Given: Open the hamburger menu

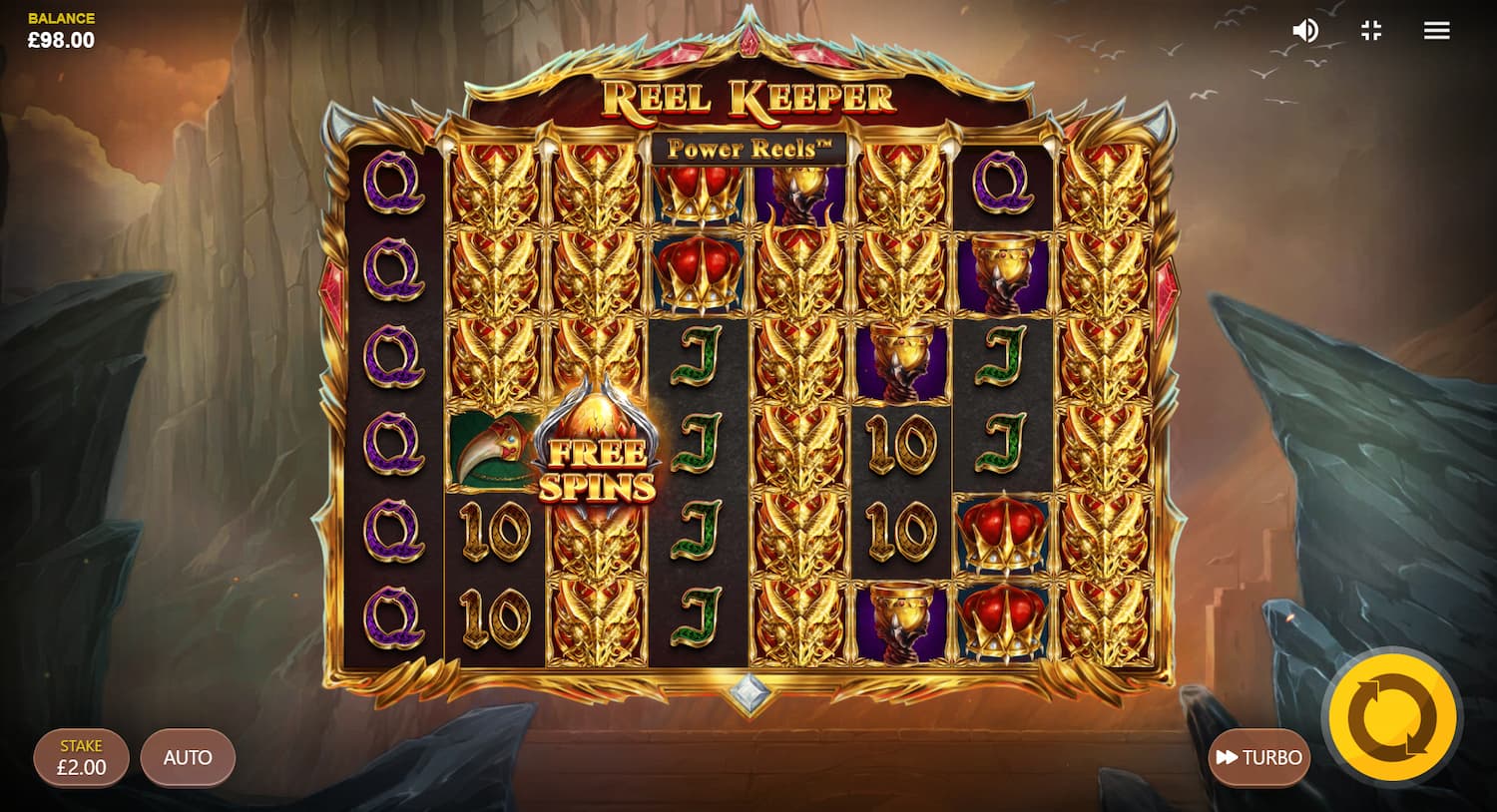Looking at the screenshot, I should 1436,31.
